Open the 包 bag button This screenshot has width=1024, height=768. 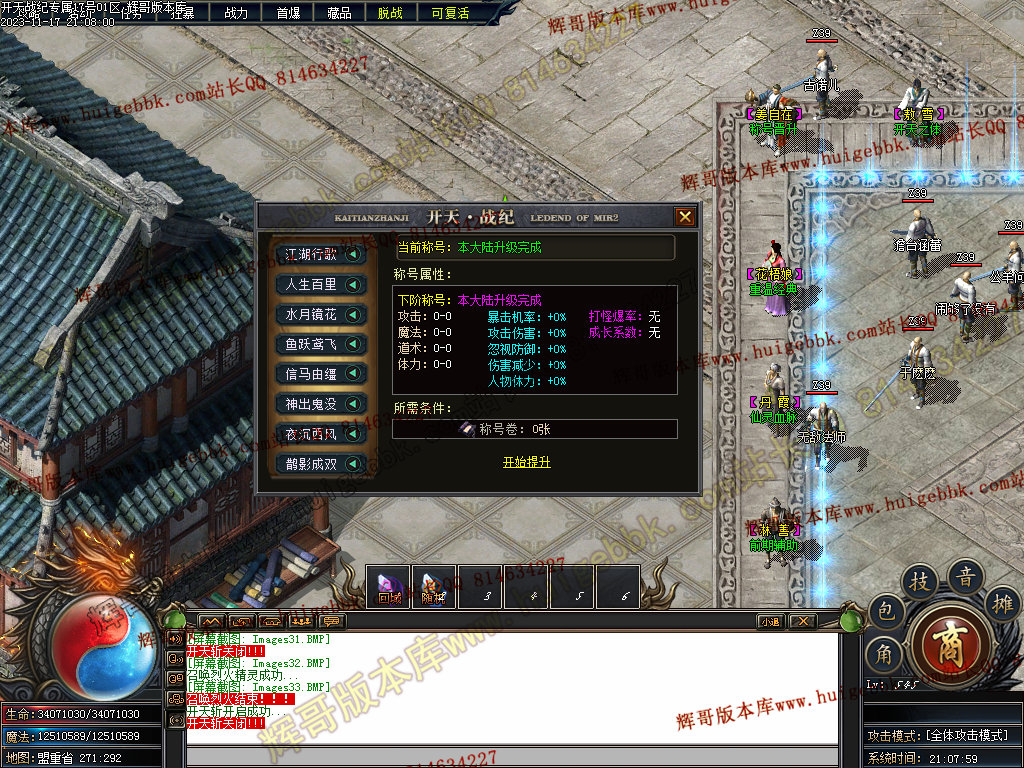tap(886, 610)
